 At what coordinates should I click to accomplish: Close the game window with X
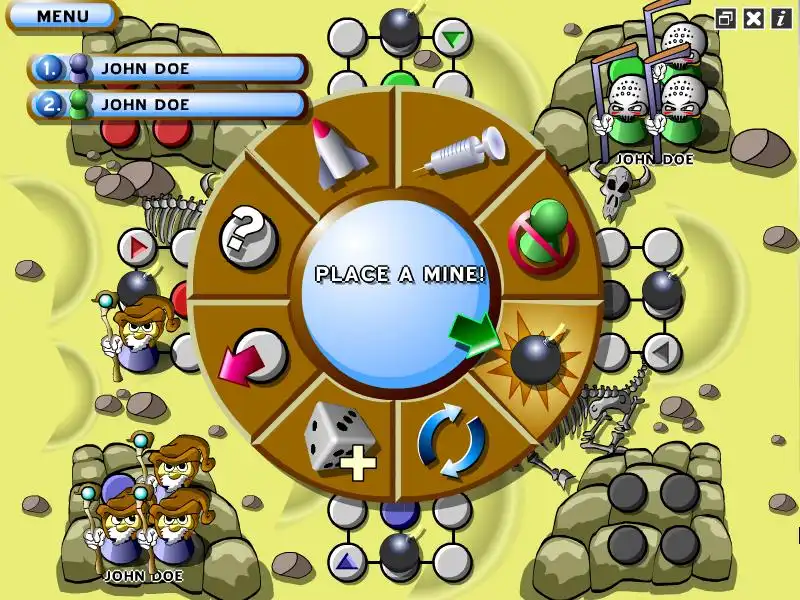tap(754, 17)
